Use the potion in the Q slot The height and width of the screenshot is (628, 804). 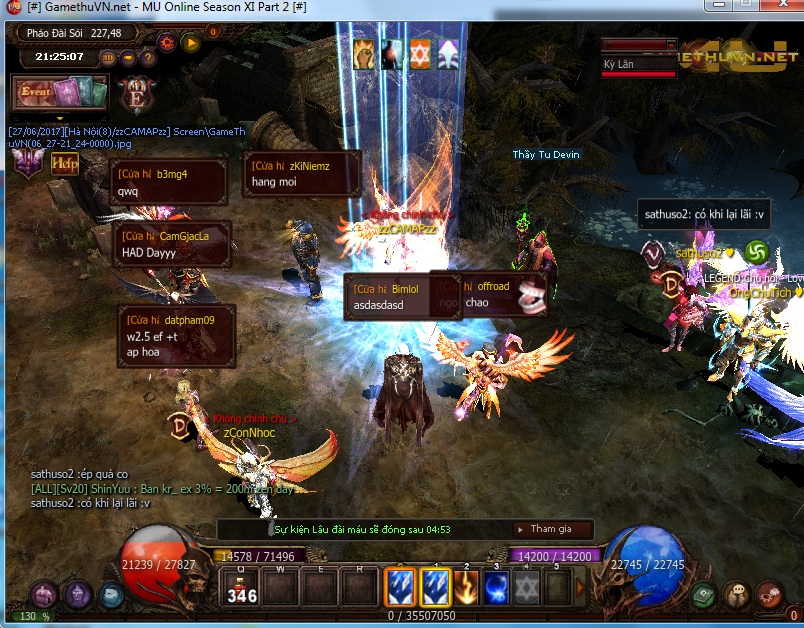coord(240,587)
